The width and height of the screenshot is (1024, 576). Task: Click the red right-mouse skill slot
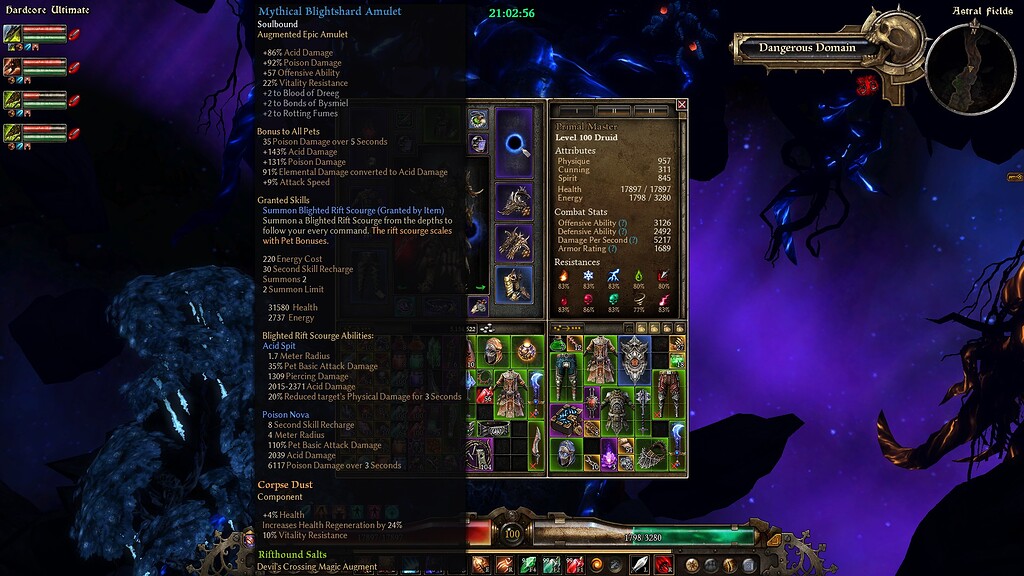point(662,565)
